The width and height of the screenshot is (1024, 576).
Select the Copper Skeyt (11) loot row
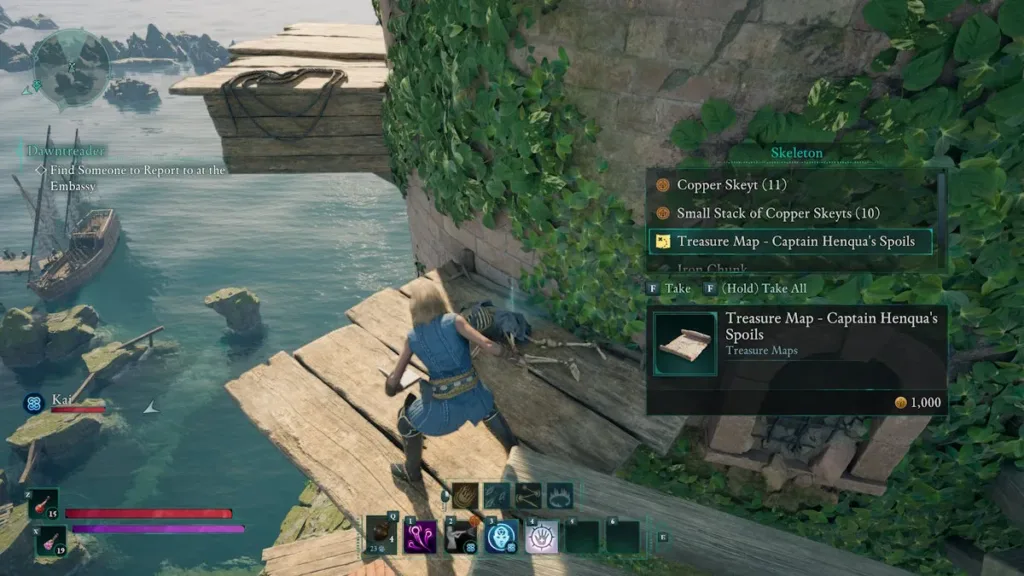pyautogui.click(x=730, y=185)
